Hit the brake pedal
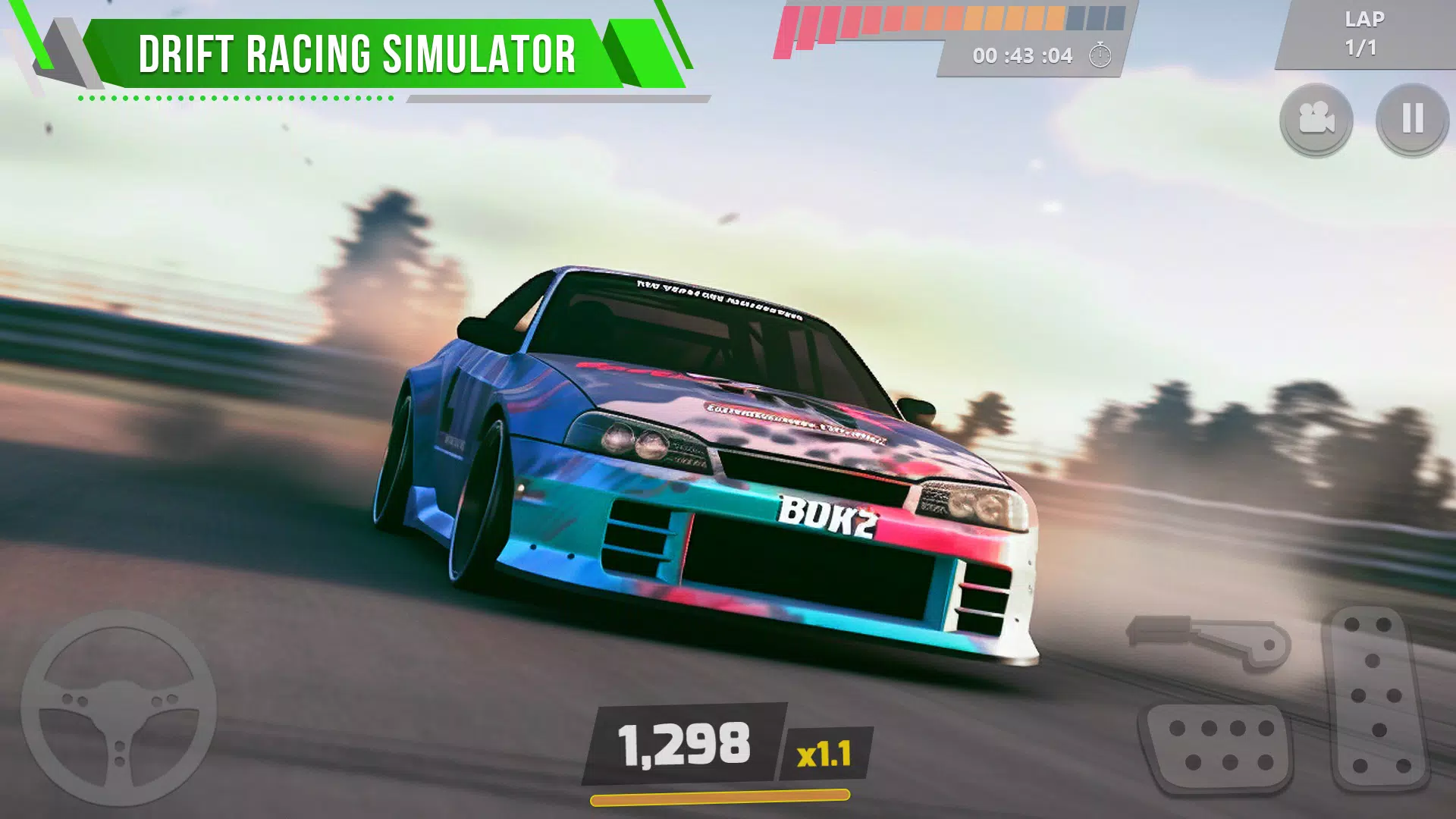Viewport: 1456px width, 819px height. tap(1219, 746)
